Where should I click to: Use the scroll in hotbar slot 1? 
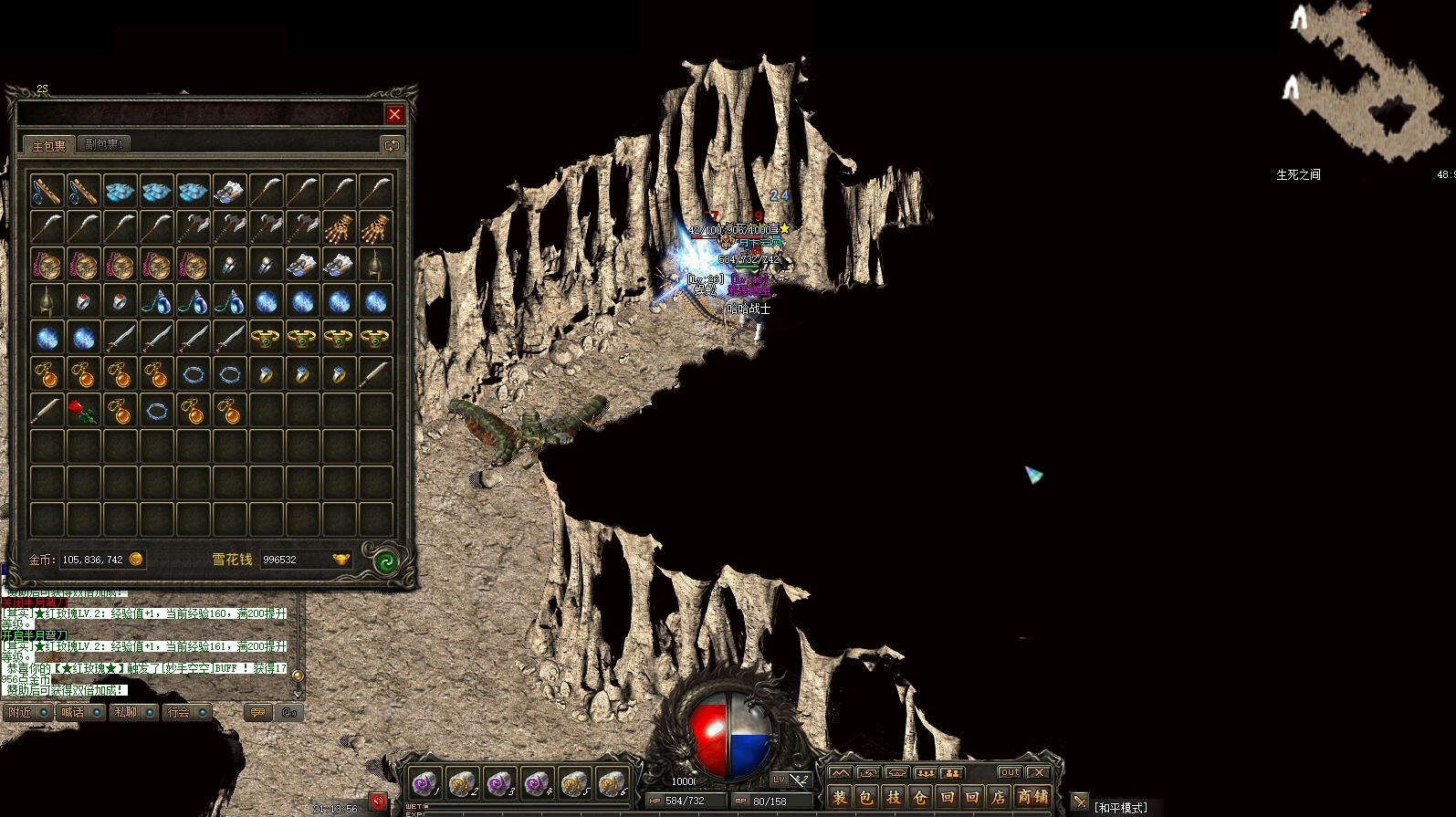pos(424,783)
